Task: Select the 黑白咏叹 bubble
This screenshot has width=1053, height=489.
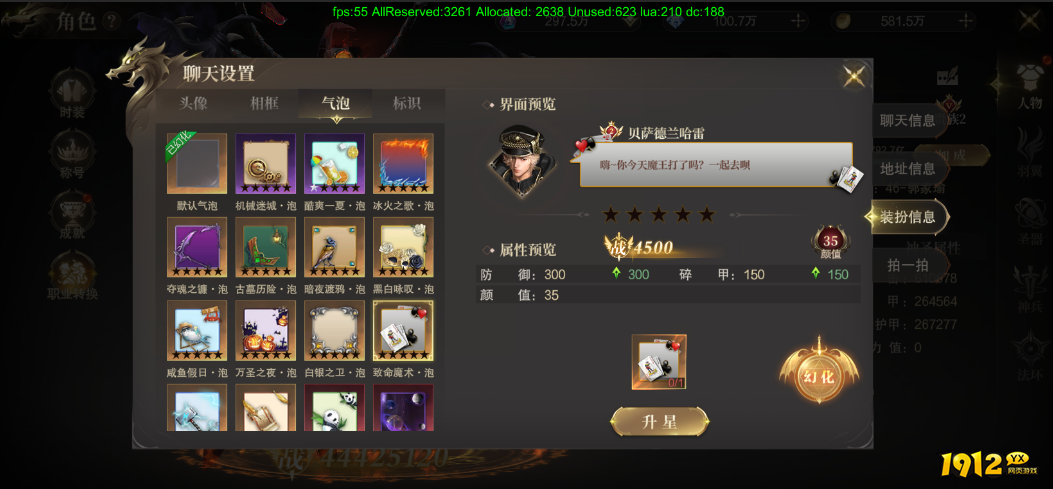Action: [403, 248]
